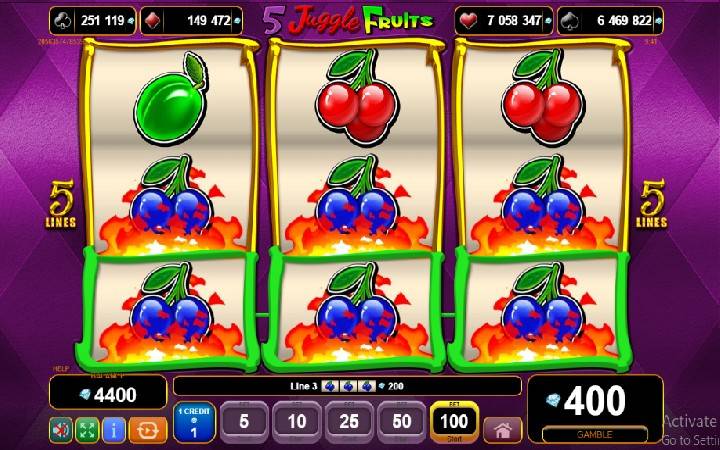Click the Gamble button
Screen dimensions: 720x450
pyautogui.click(x=594, y=436)
